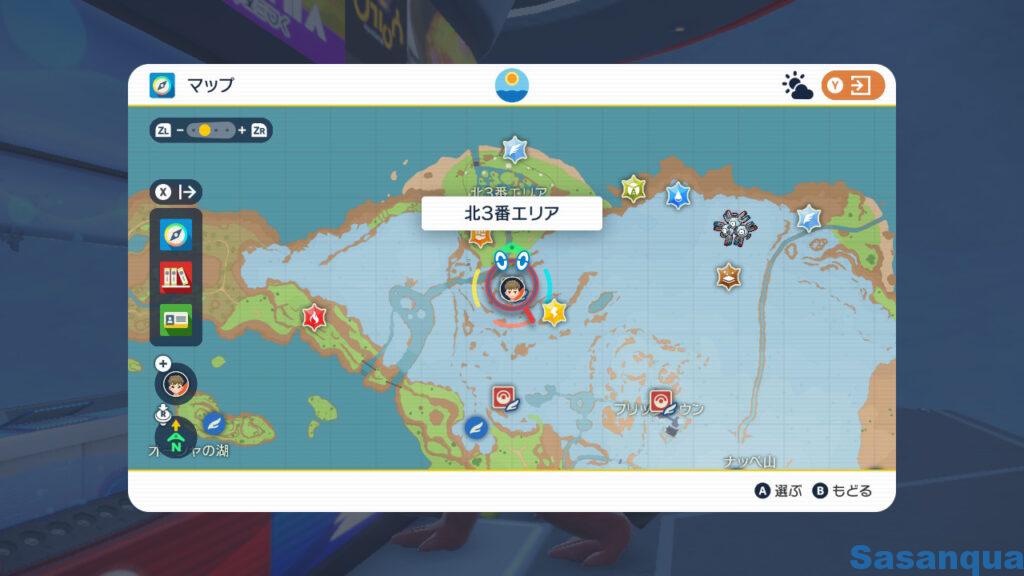The width and height of the screenshot is (1024, 576).
Task: Select the brown Ground Tera Raid crystal
Action: click(728, 276)
